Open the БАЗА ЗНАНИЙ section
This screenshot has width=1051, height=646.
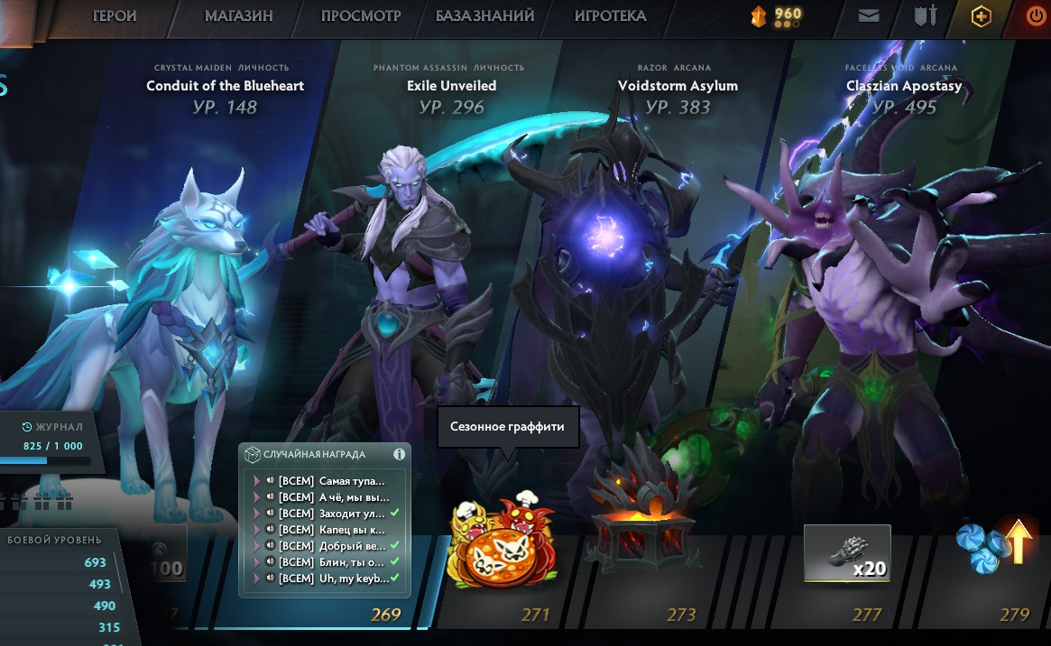click(x=484, y=16)
